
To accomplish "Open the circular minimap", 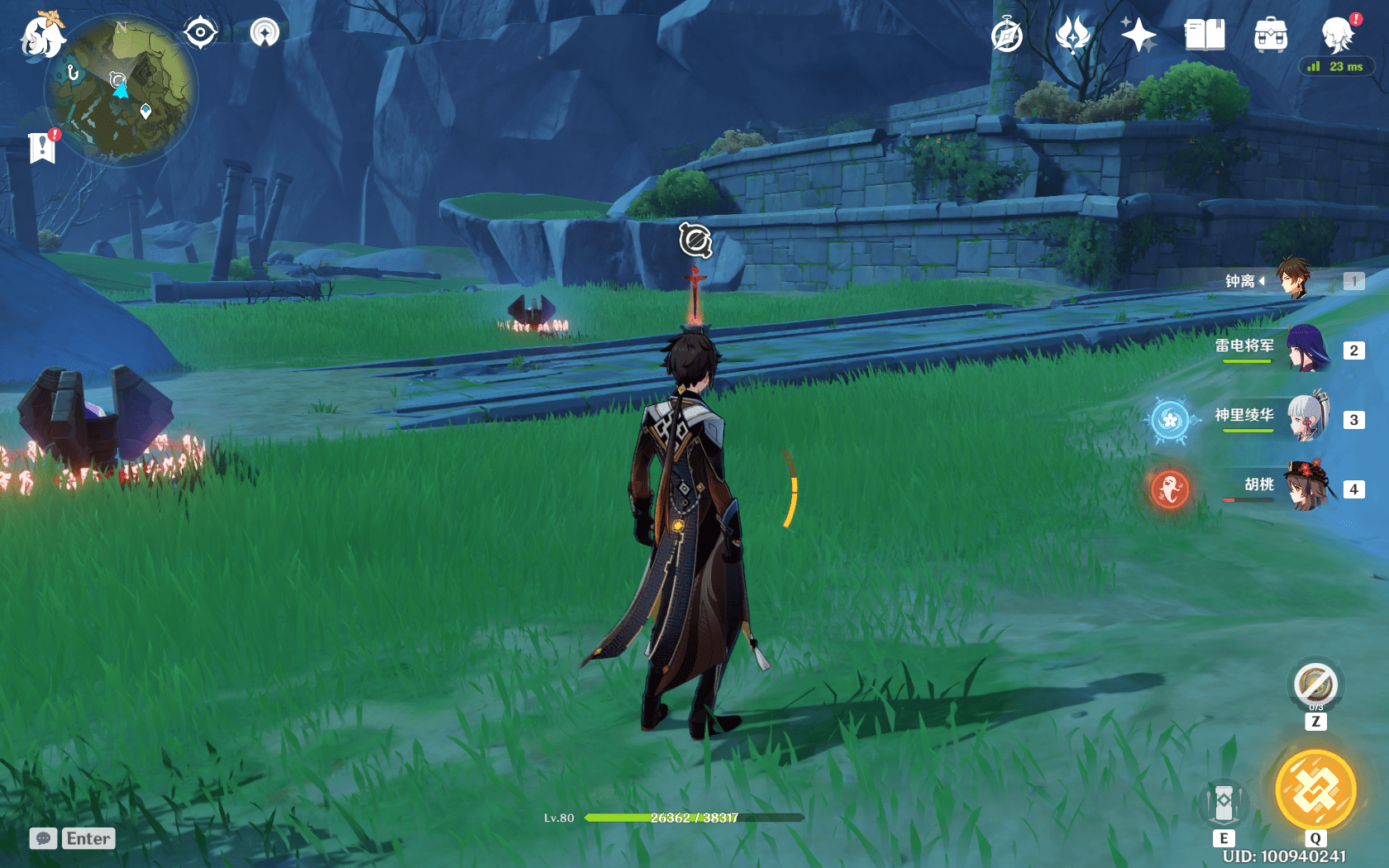I will point(121,89).
